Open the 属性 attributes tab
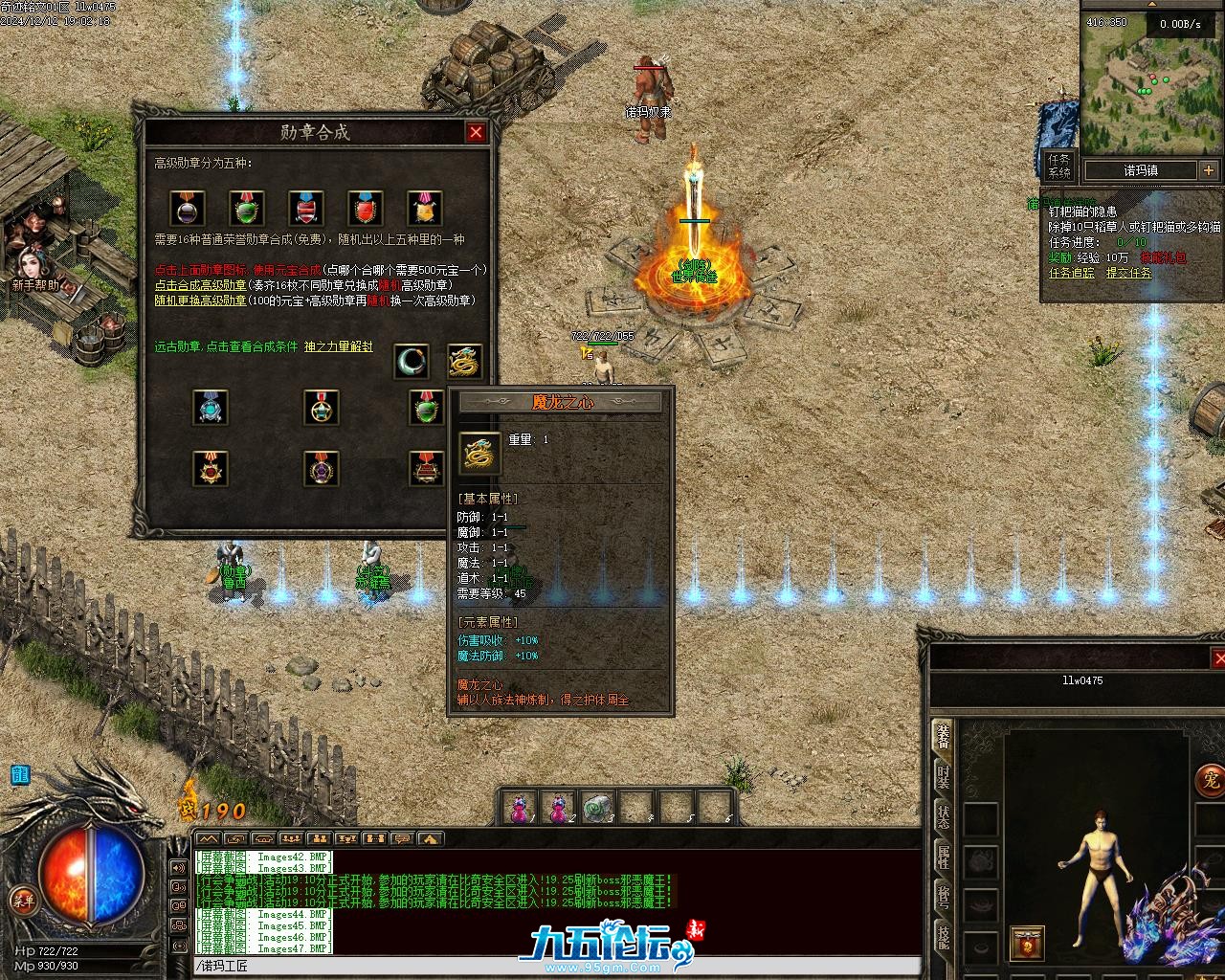The image size is (1225, 980). (x=944, y=857)
